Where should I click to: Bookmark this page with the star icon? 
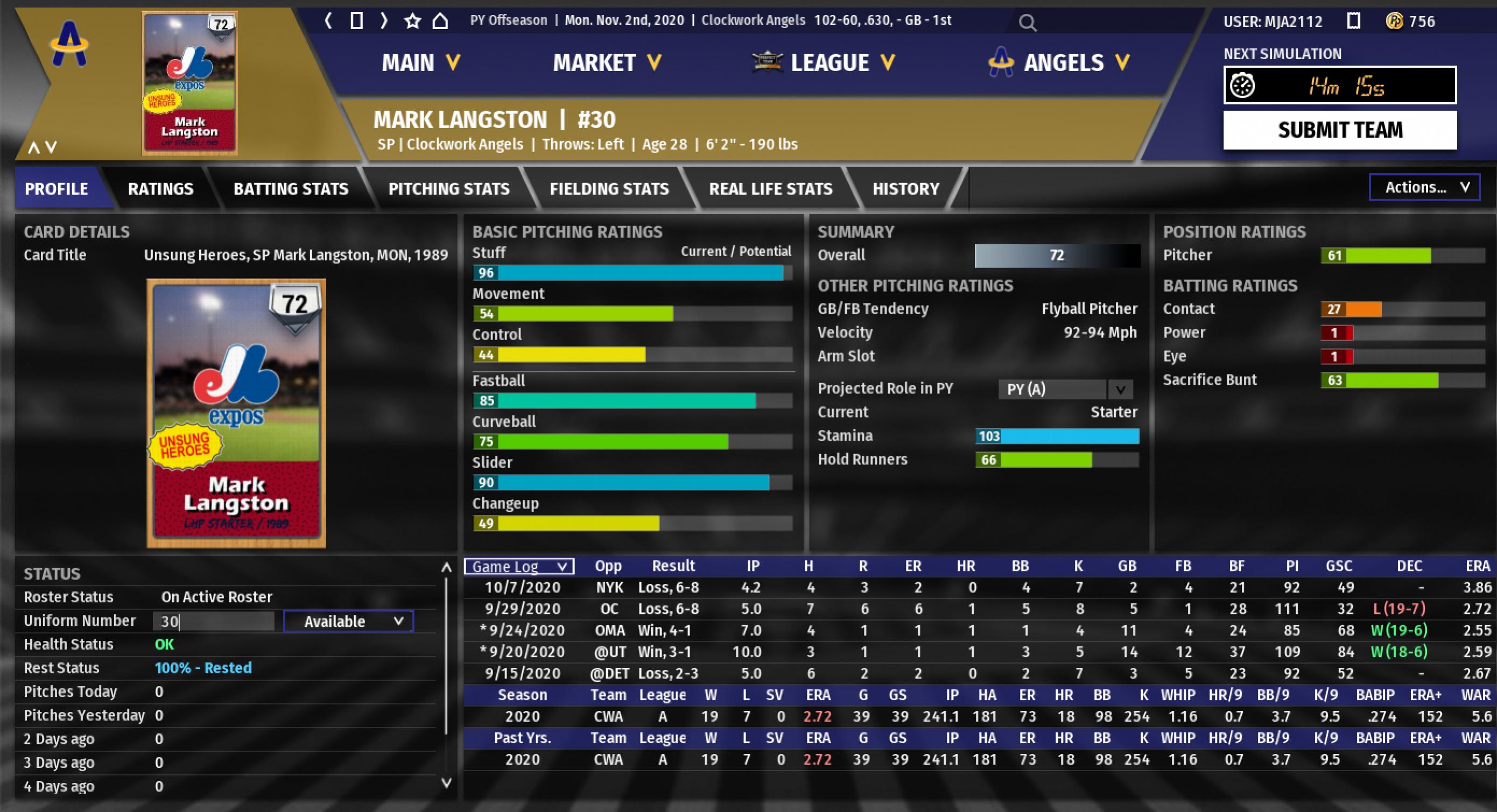point(412,21)
